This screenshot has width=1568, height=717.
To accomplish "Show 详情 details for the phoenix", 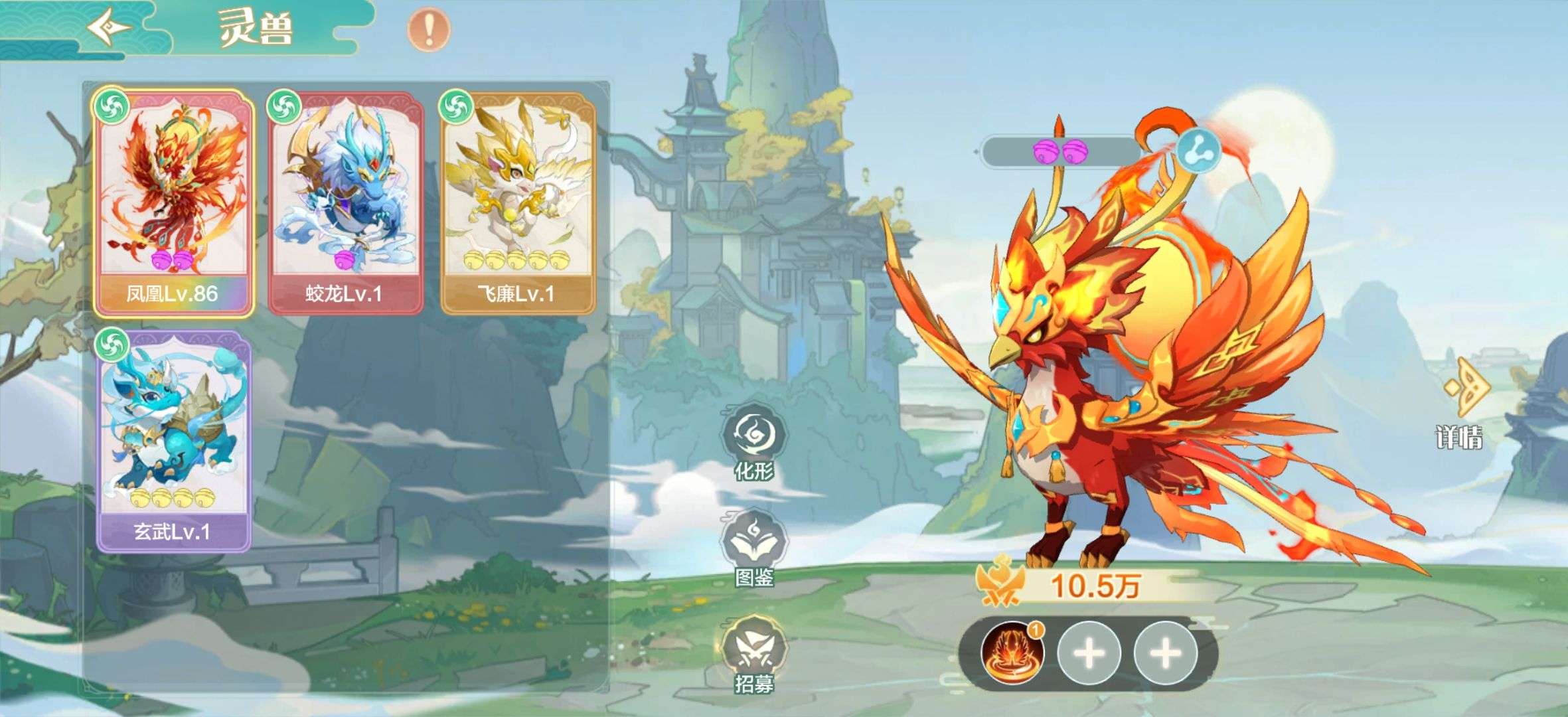I will tap(1459, 409).
